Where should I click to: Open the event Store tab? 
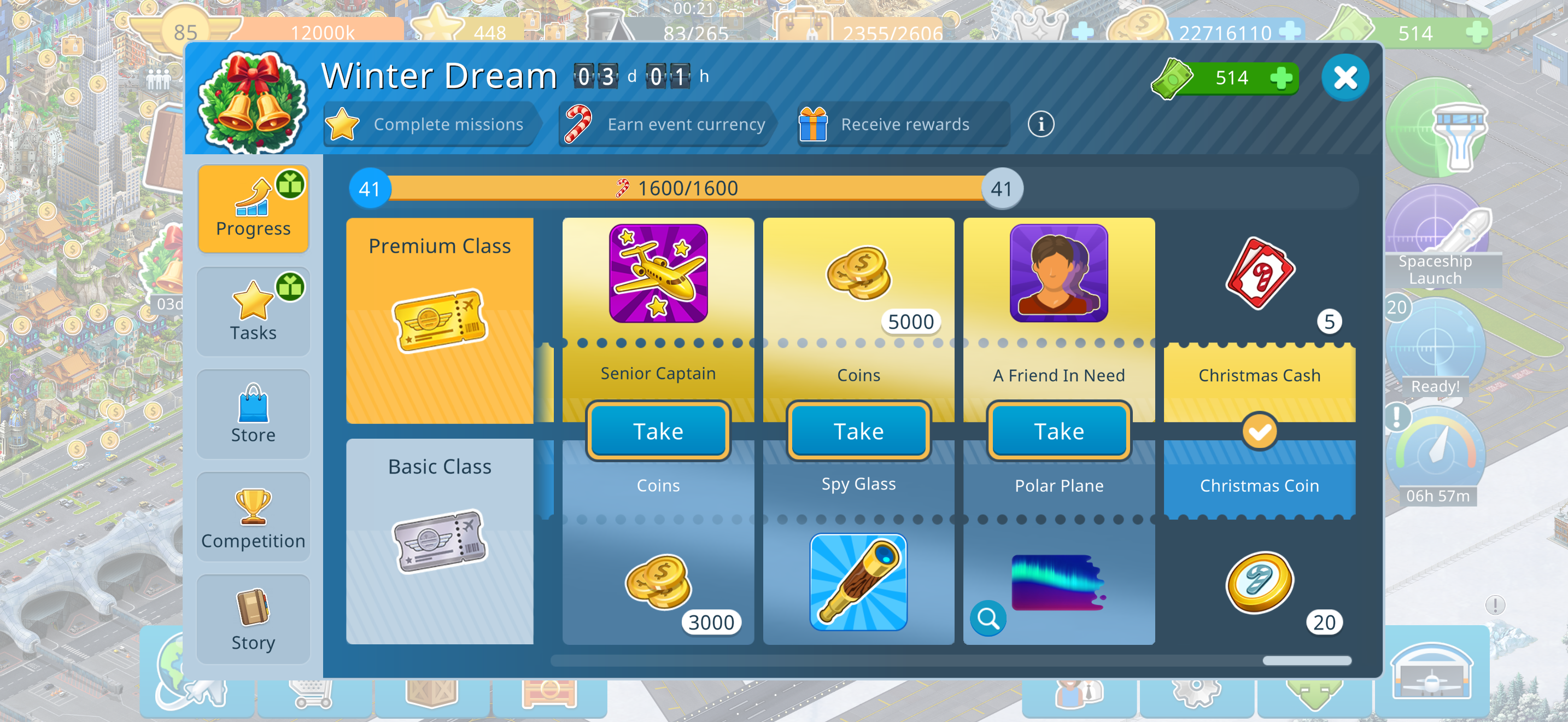pyautogui.click(x=253, y=414)
